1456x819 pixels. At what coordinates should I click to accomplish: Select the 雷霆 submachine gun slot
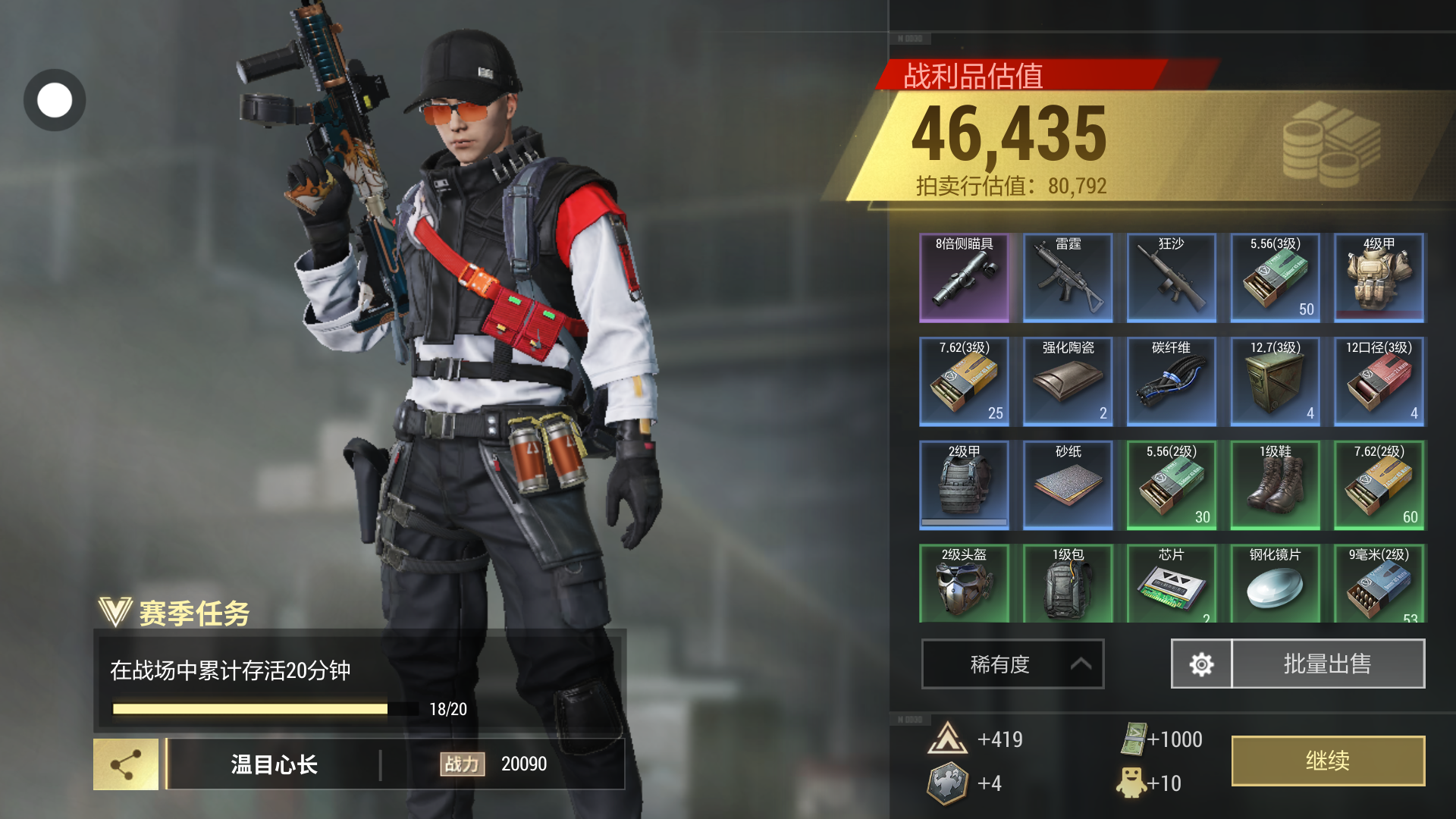pos(1068,278)
